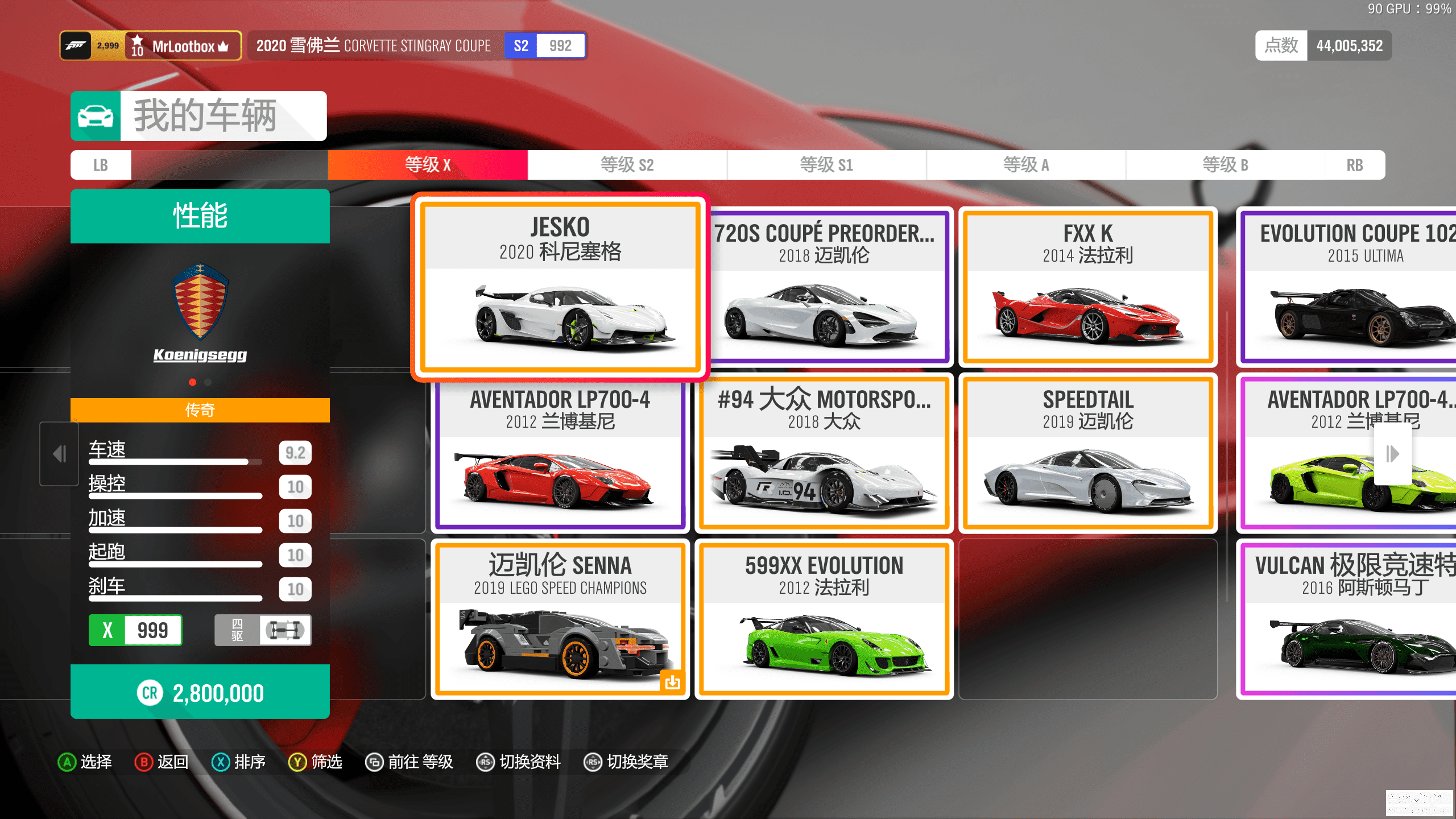
Task: Open the 等级 S1 class tab
Action: [826, 165]
